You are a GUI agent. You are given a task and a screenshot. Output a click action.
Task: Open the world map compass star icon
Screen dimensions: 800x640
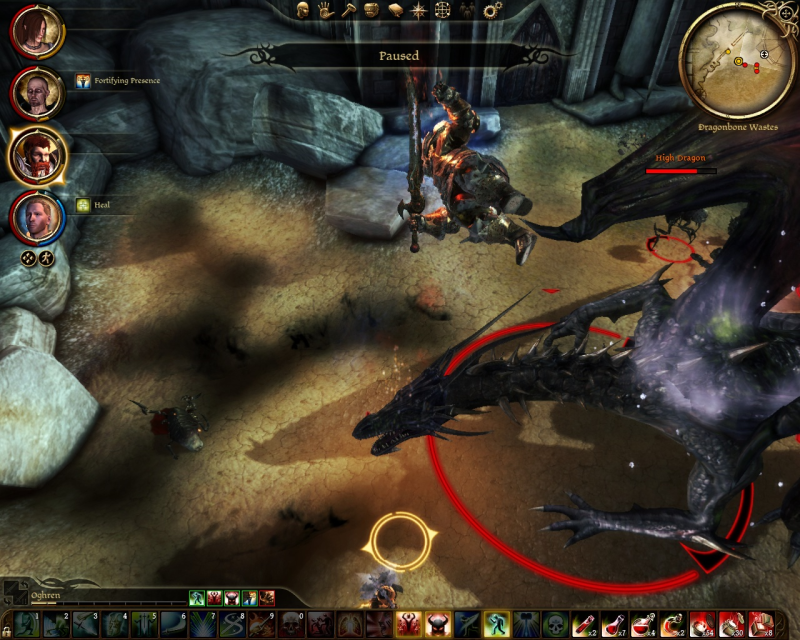tap(417, 10)
